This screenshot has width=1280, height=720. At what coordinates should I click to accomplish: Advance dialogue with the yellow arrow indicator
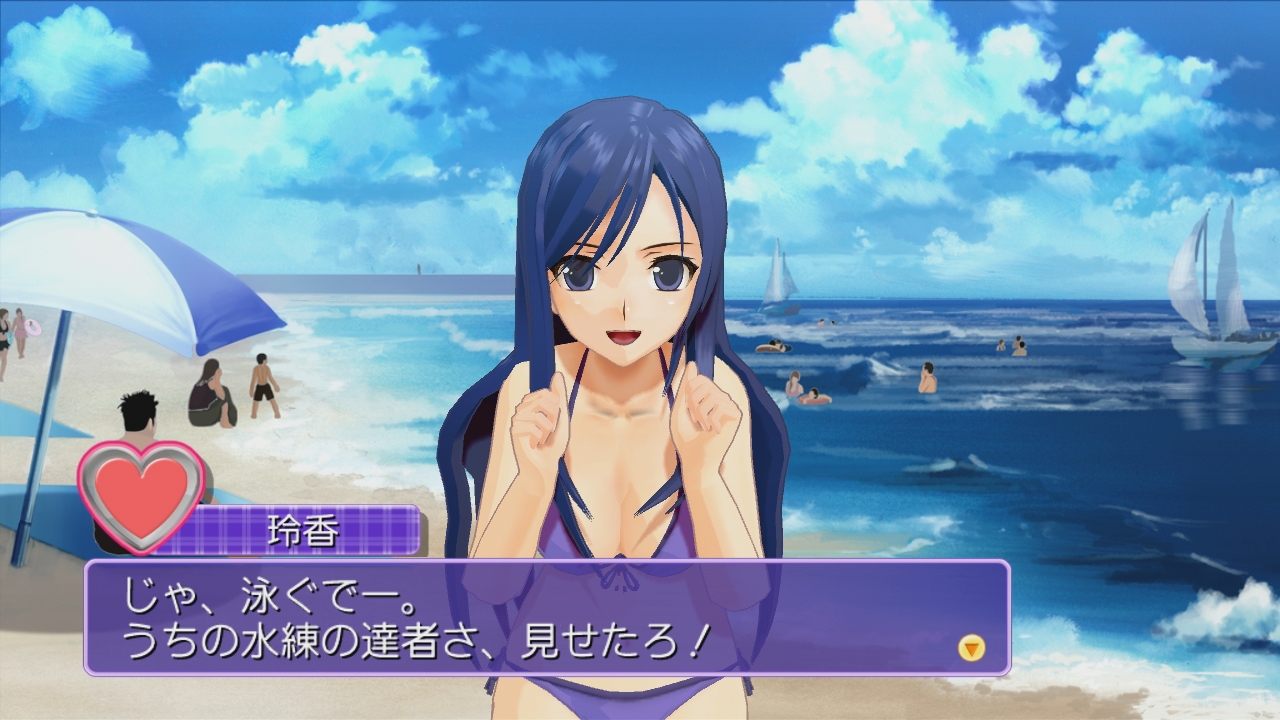[971, 648]
